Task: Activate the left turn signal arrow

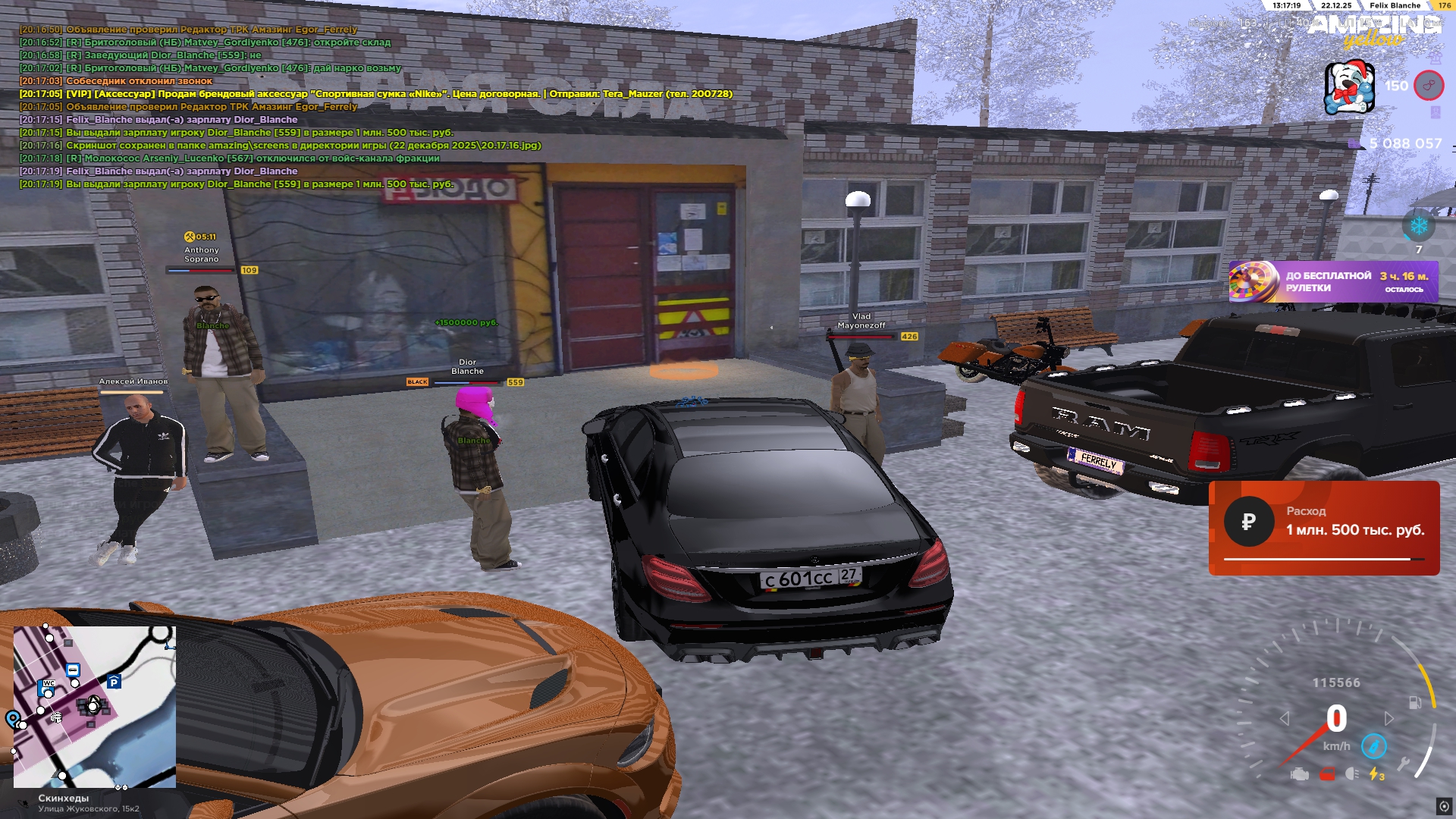Action: (1284, 718)
